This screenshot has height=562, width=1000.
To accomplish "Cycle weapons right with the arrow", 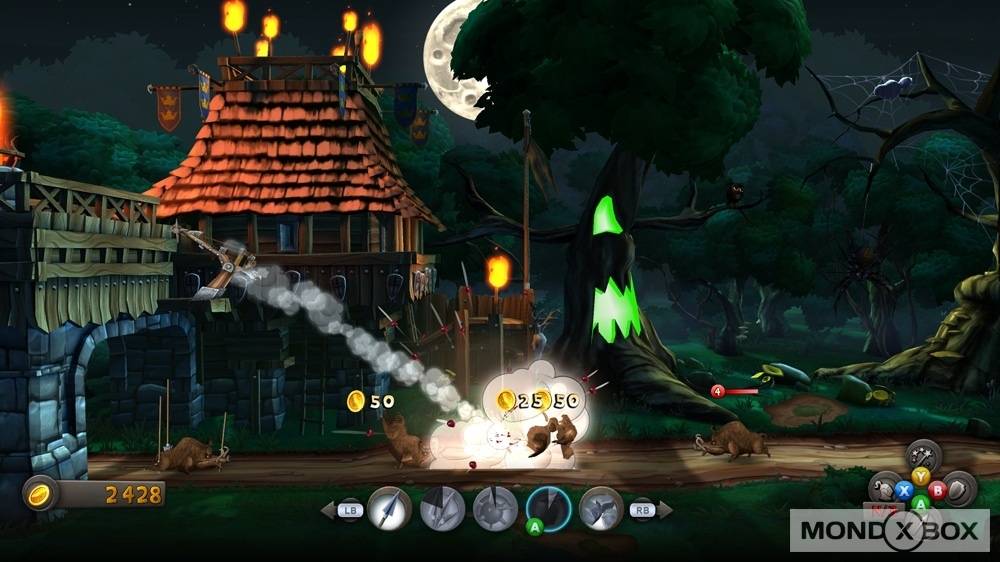I will pos(664,510).
